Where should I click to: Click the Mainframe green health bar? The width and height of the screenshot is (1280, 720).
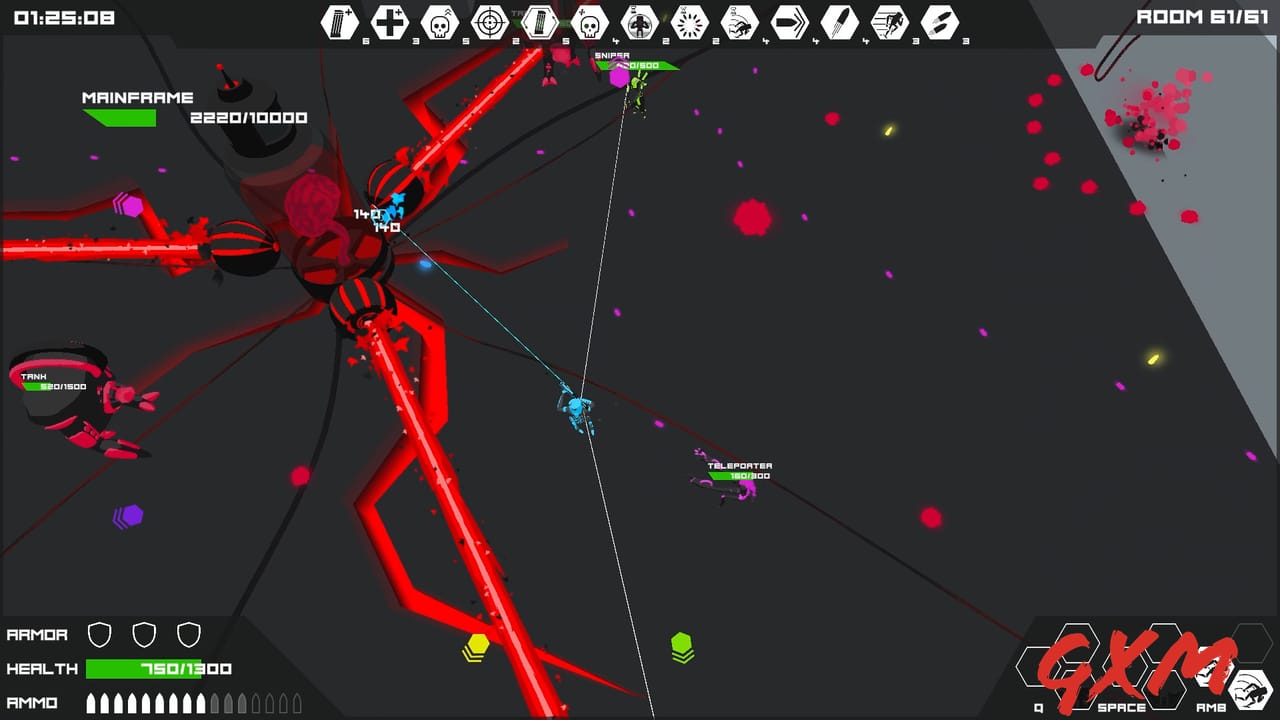pos(120,118)
